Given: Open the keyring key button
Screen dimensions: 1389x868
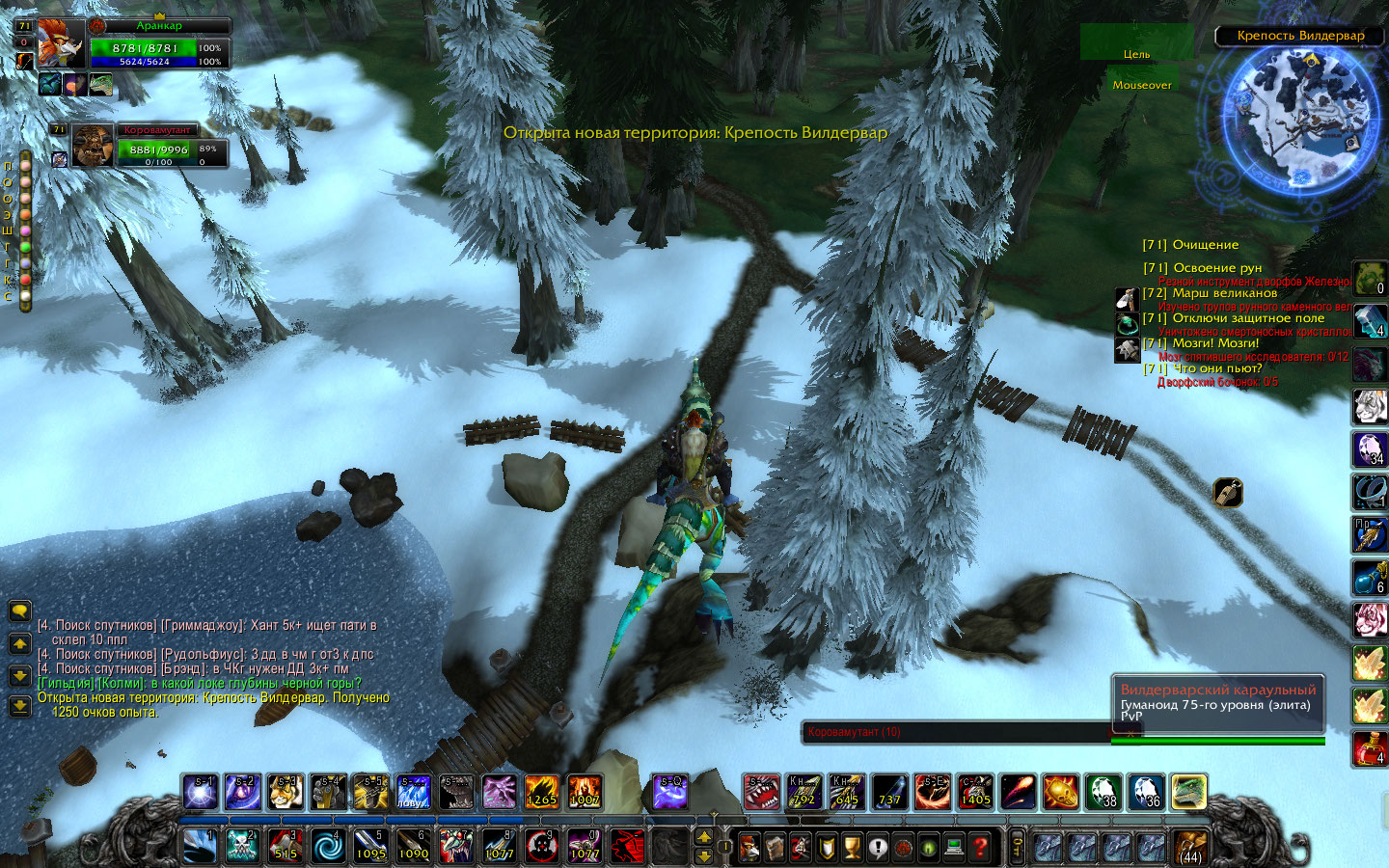Looking at the screenshot, I should (x=1017, y=848).
